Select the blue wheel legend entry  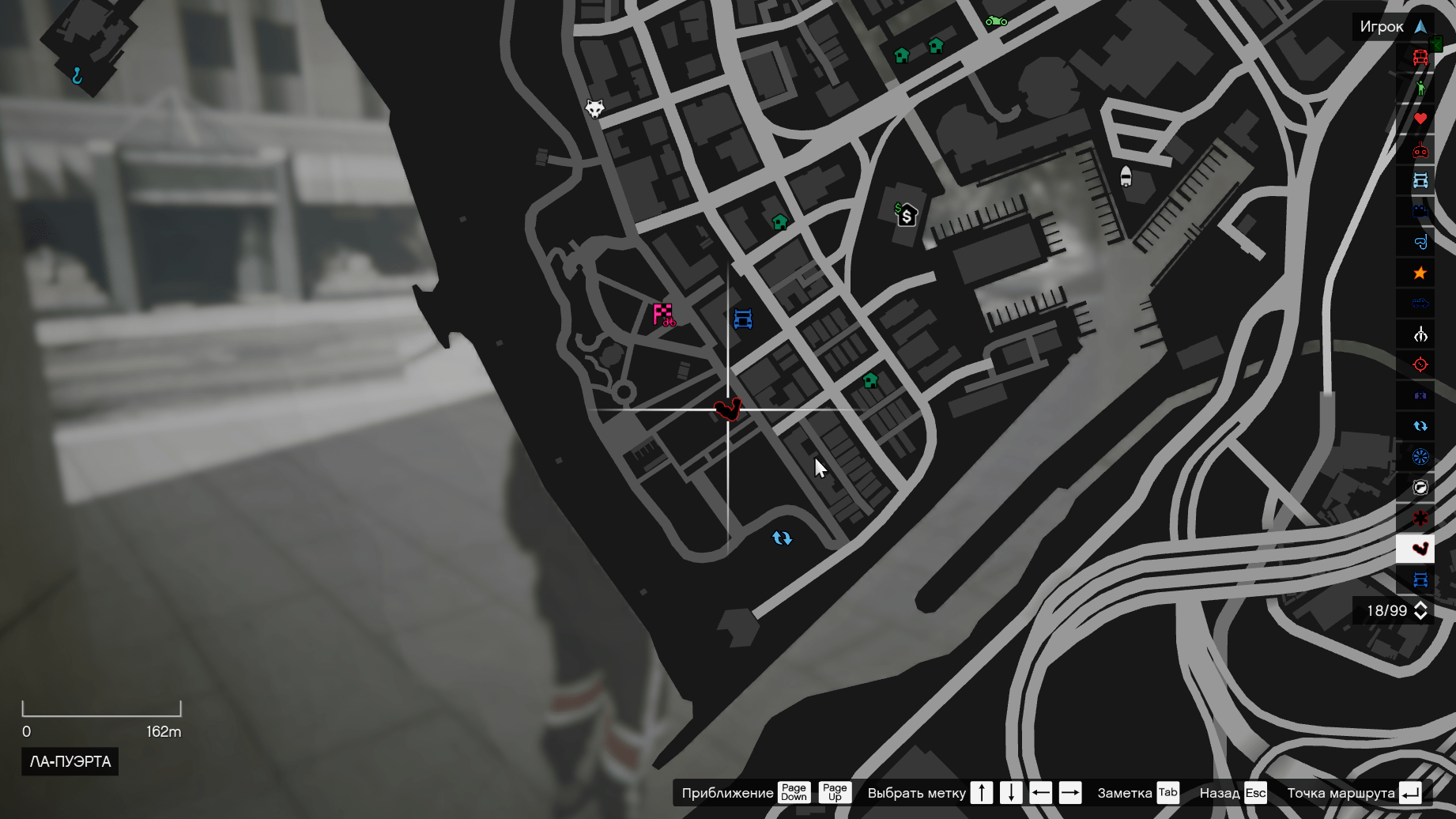click(x=1420, y=457)
